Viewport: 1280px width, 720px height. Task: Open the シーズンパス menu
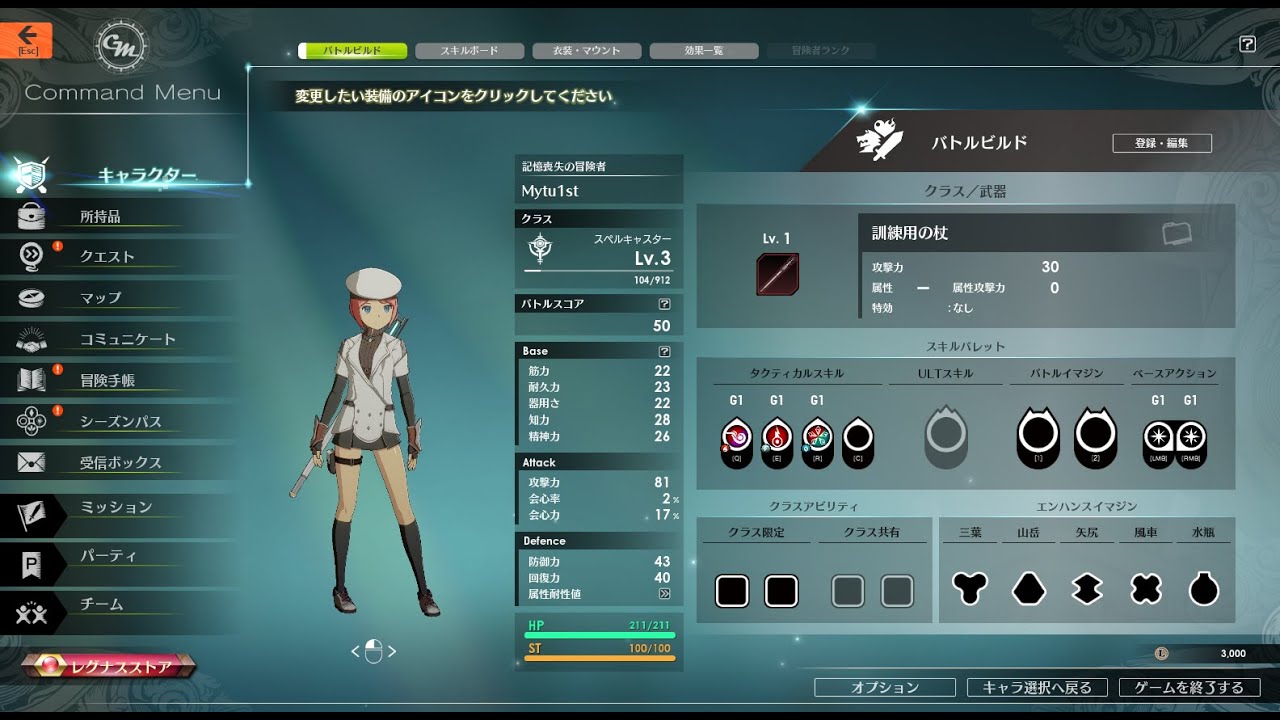pos(120,422)
